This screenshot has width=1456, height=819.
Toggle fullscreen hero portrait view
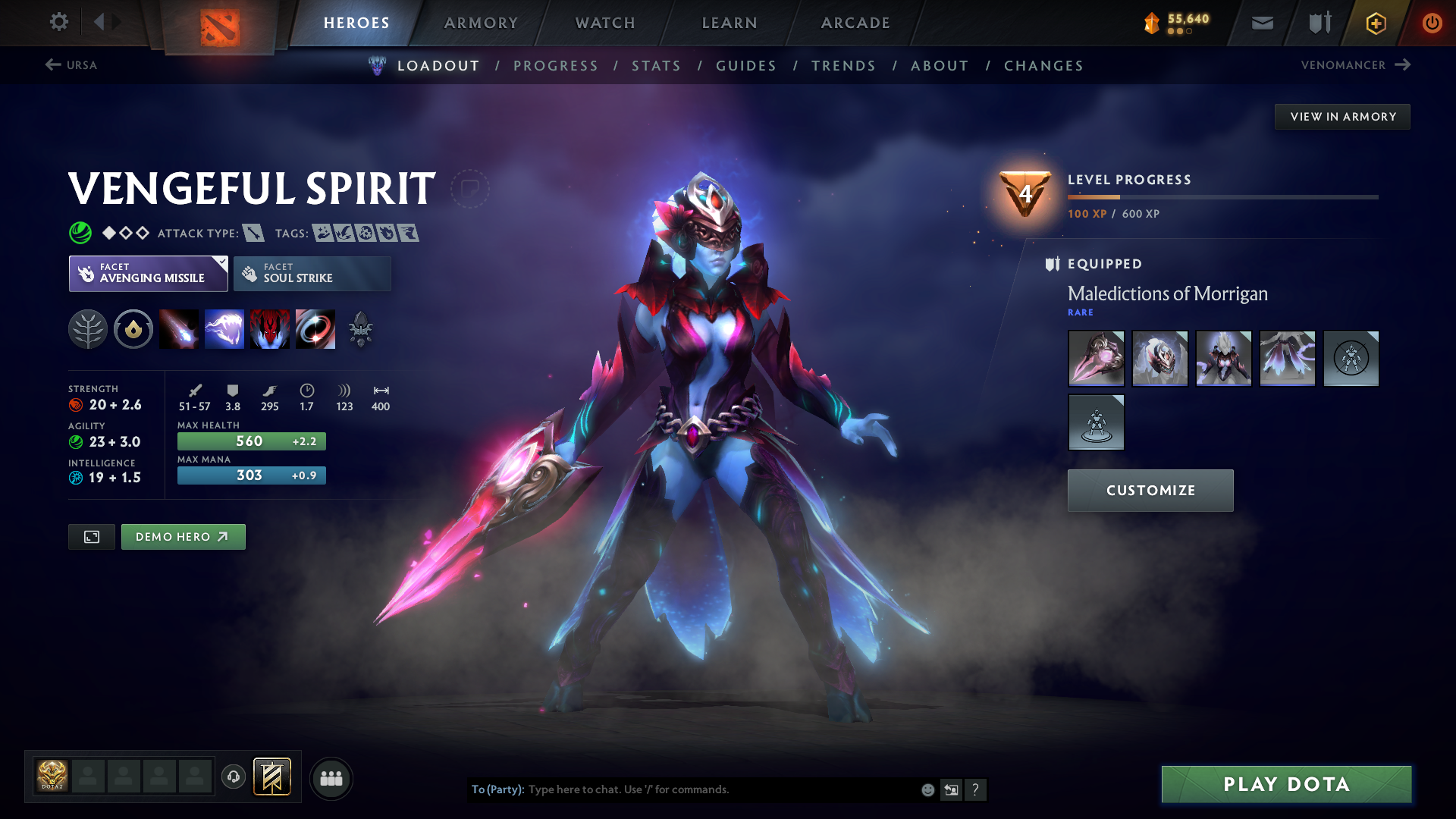[x=91, y=536]
